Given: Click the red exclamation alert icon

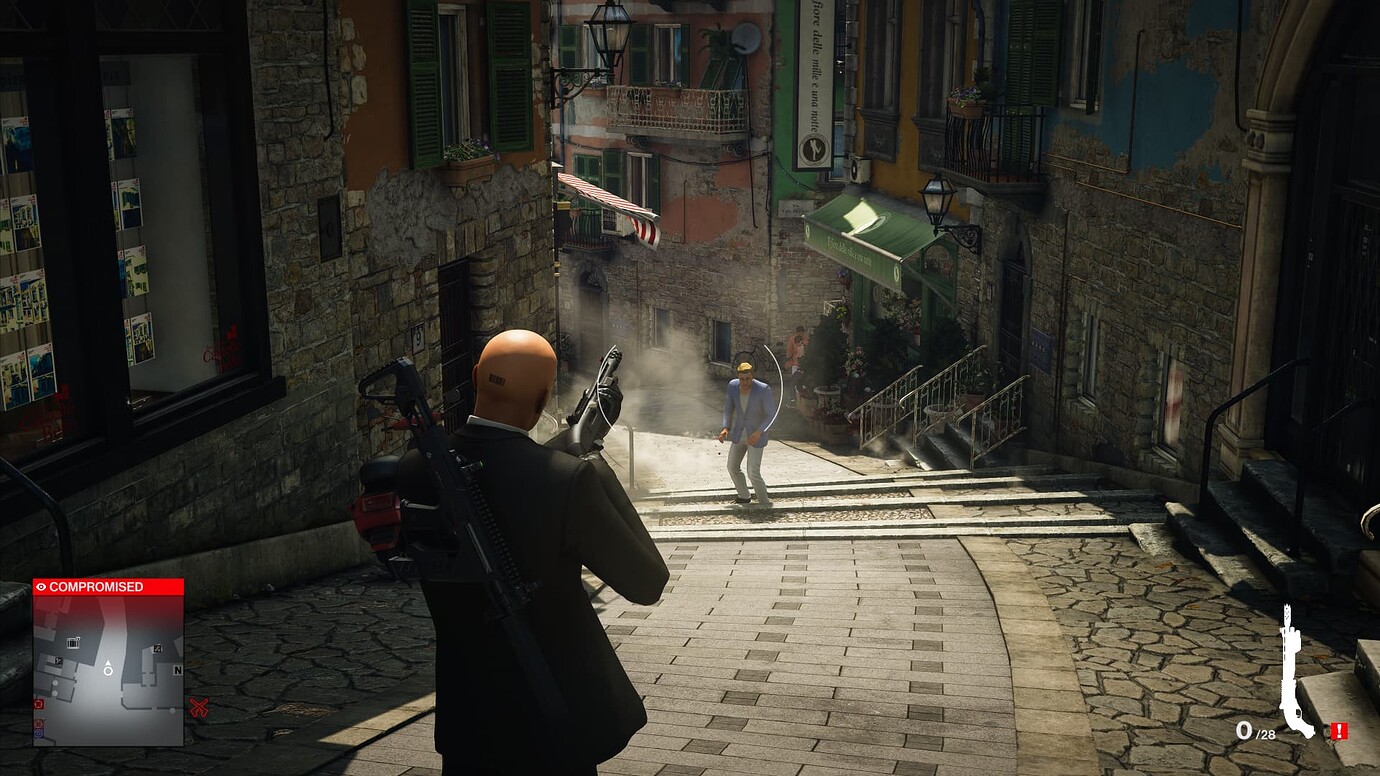Looking at the screenshot, I should tap(1339, 731).
